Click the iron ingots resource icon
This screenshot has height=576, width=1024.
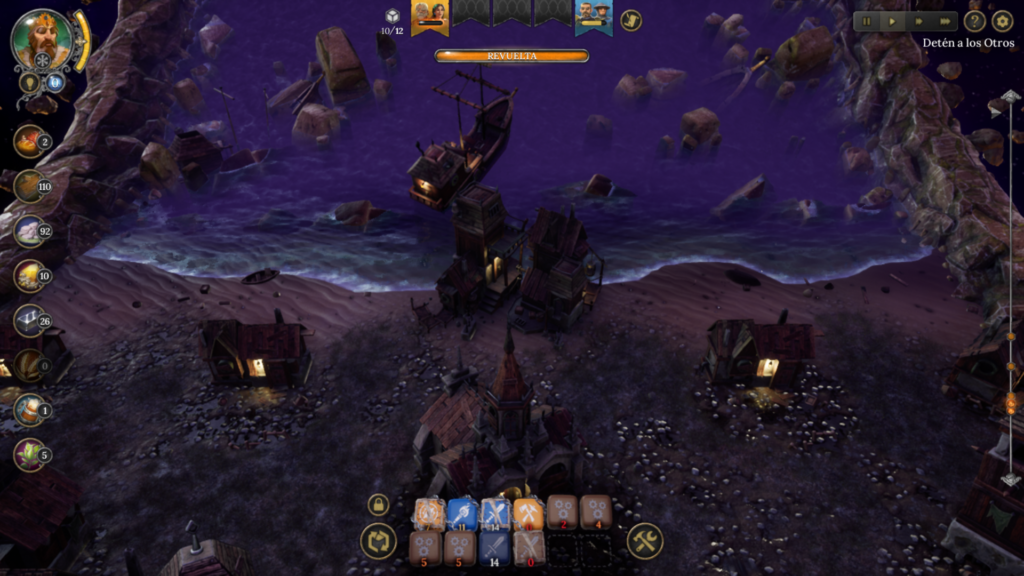[x=28, y=320]
